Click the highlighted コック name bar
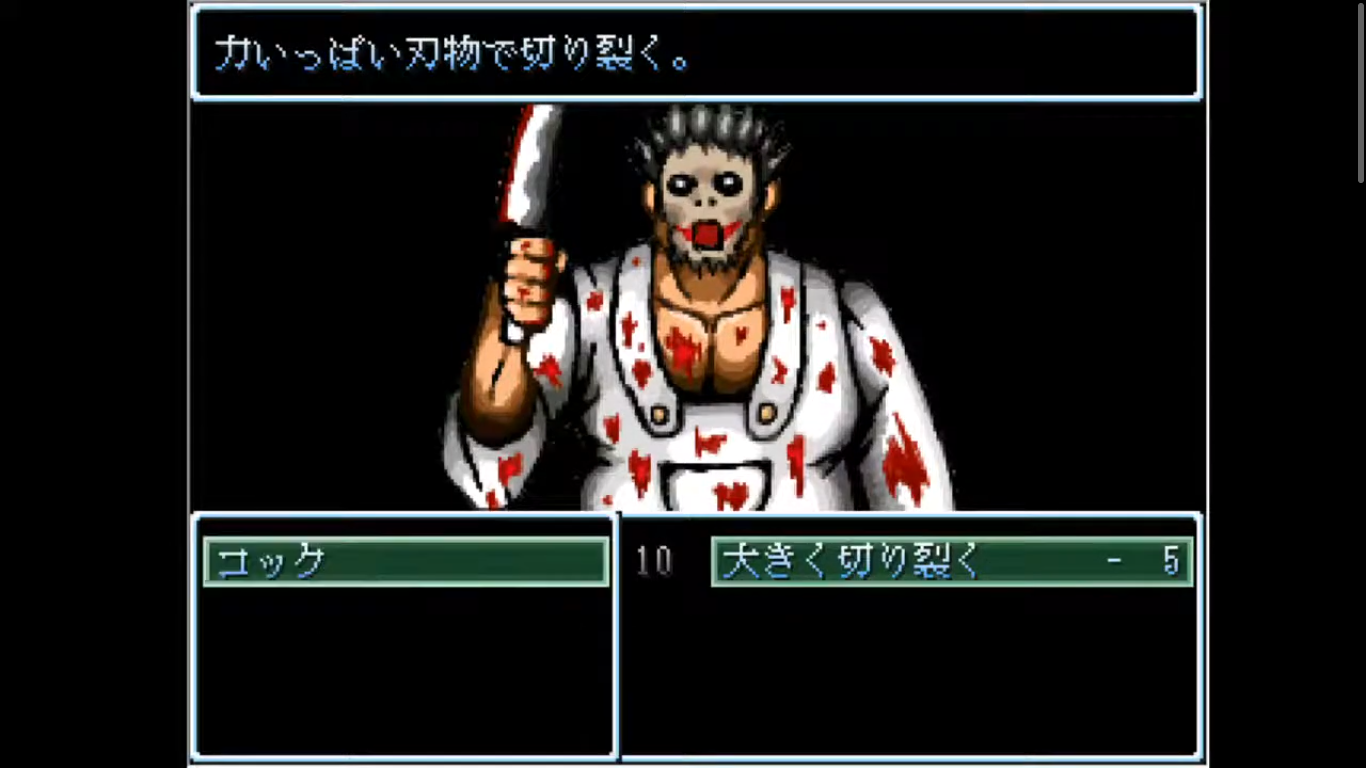The height and width of the screenshot is (768, 1366). (x=405, y=561)
